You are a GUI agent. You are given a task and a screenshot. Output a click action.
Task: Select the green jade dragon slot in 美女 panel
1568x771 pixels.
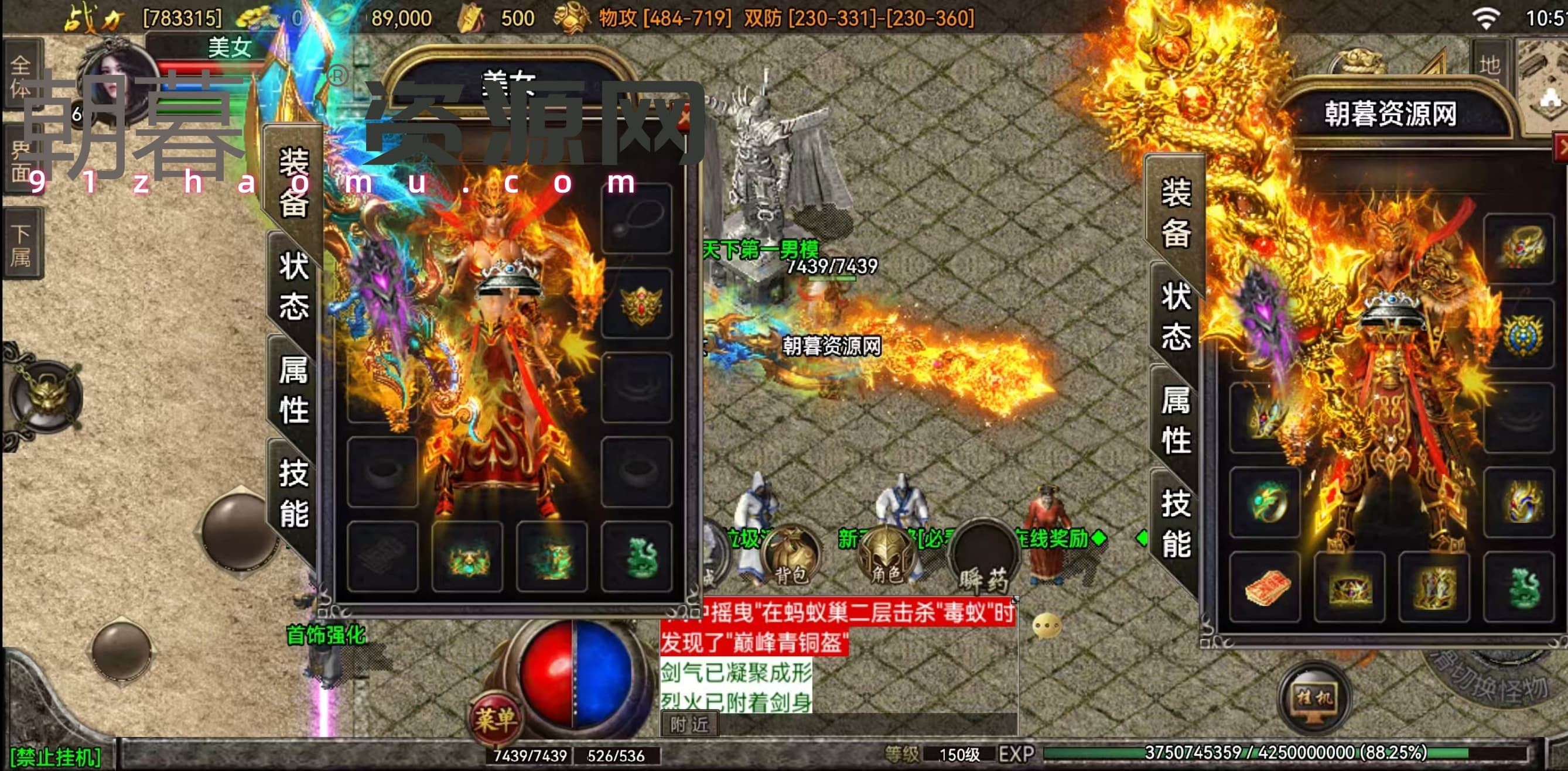coord(638,557)
